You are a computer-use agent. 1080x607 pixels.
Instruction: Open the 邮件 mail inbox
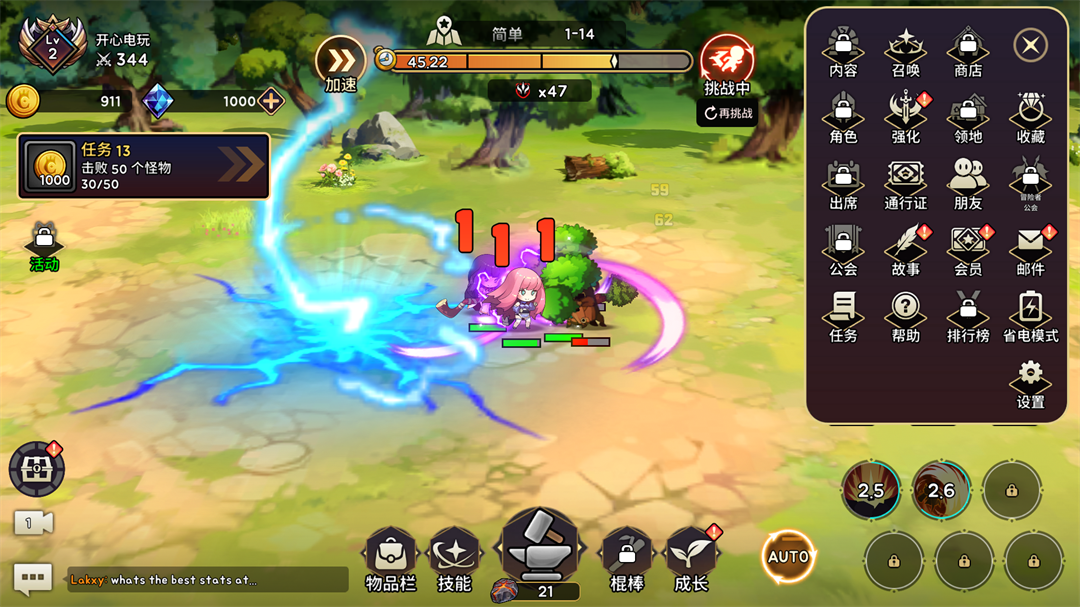pos(1030,250)
